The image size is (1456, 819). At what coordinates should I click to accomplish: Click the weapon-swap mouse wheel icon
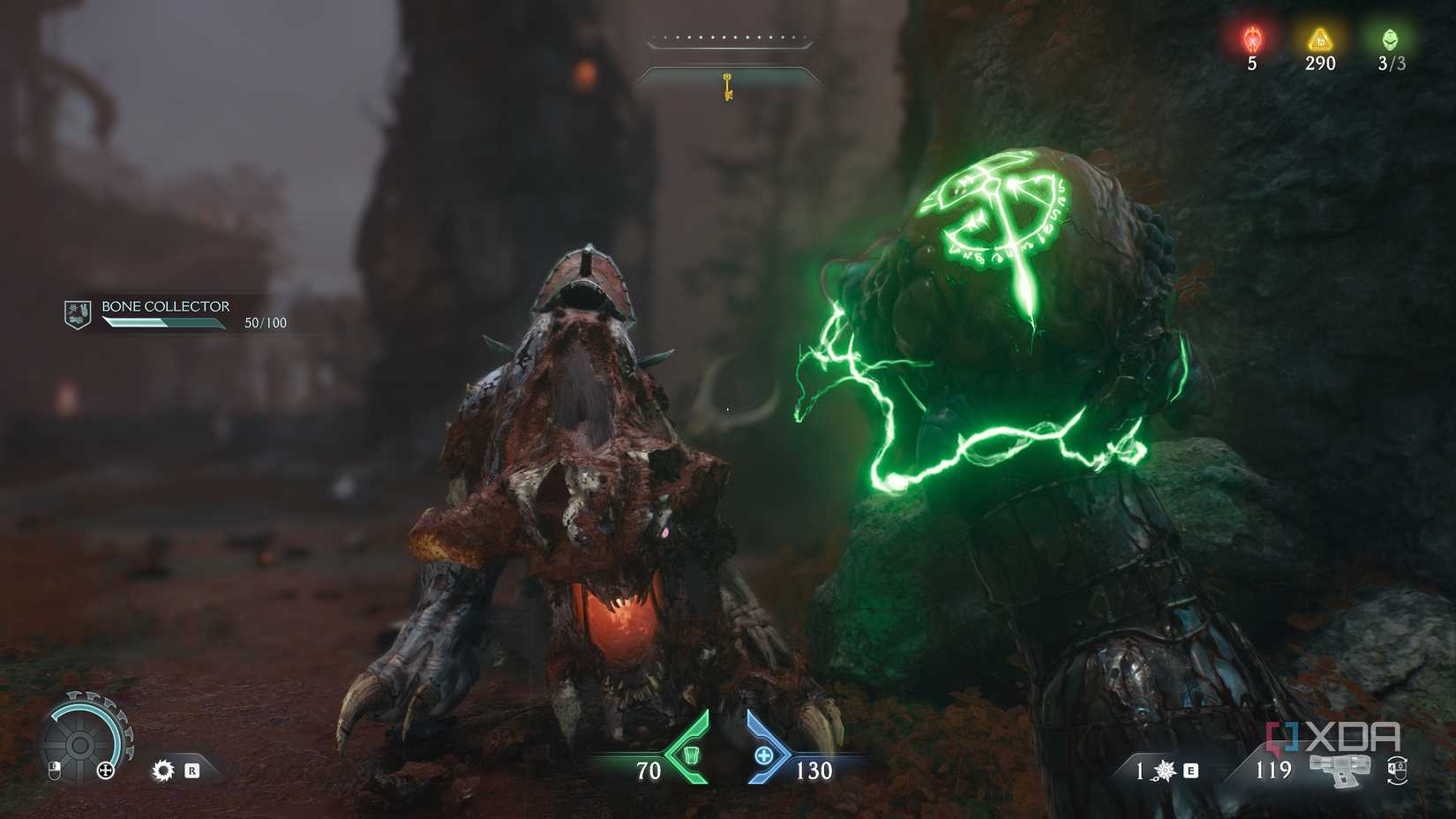pos(1398,771)
